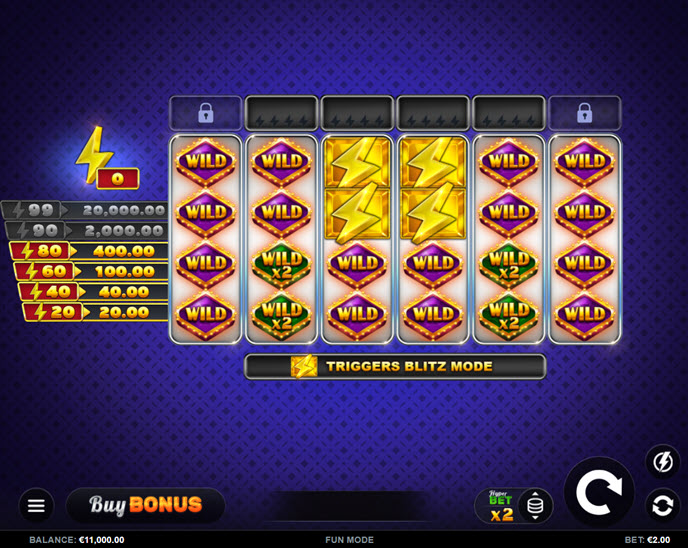
Task: Open the coin stack bet selector
Action: pos(535,506)
